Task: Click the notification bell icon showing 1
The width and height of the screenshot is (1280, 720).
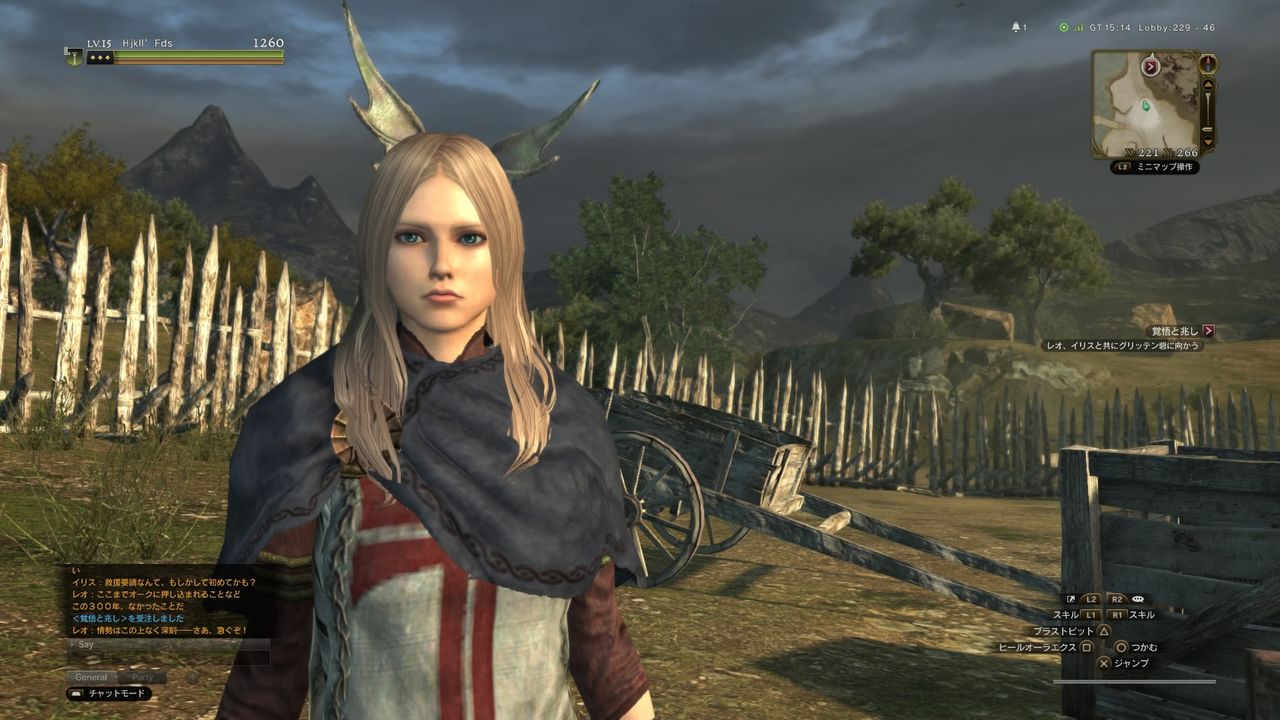Action: pyautogui.click(x=1016, y=26)
